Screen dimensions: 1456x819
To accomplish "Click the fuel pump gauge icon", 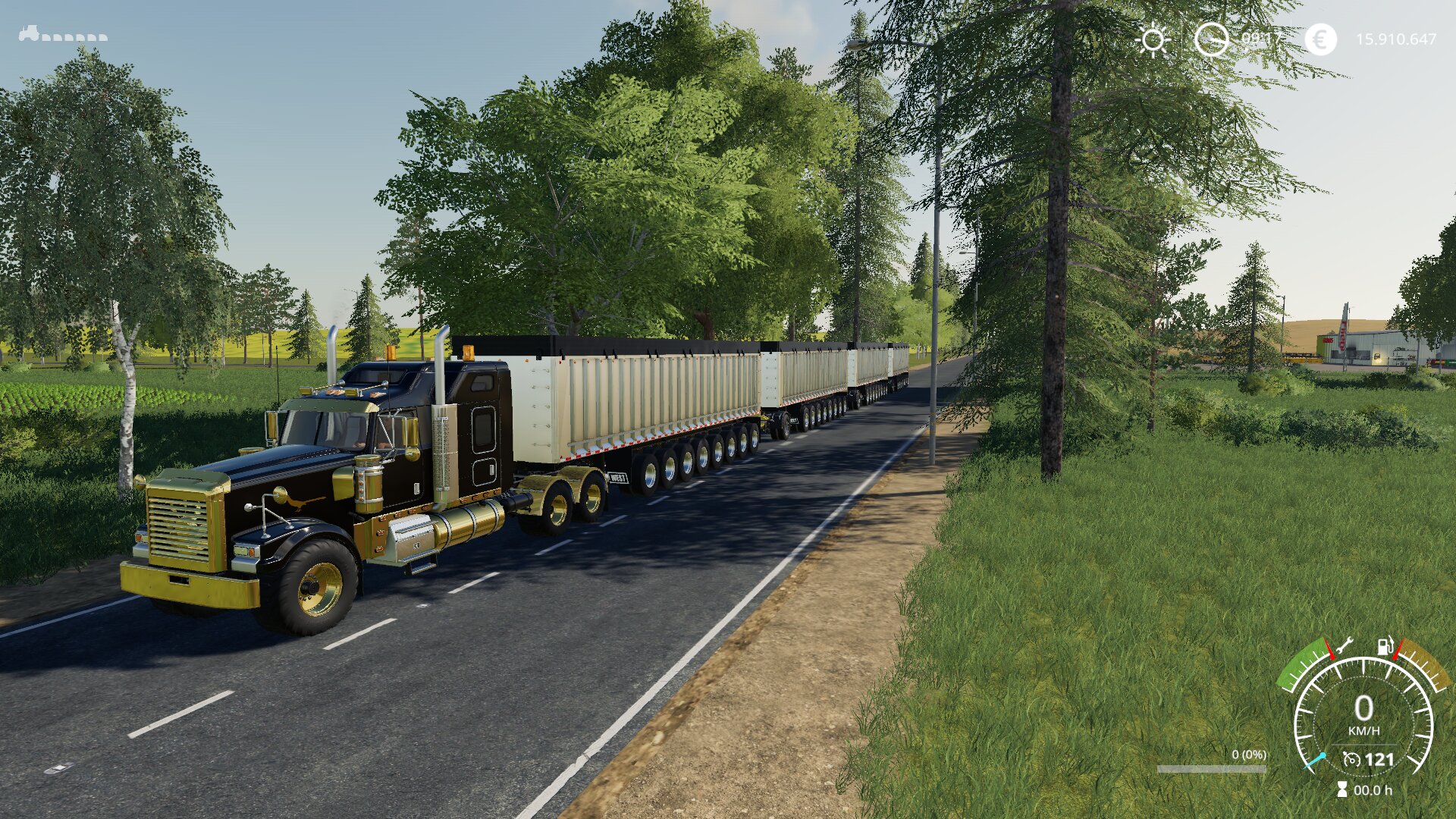I will point(1385,646).
